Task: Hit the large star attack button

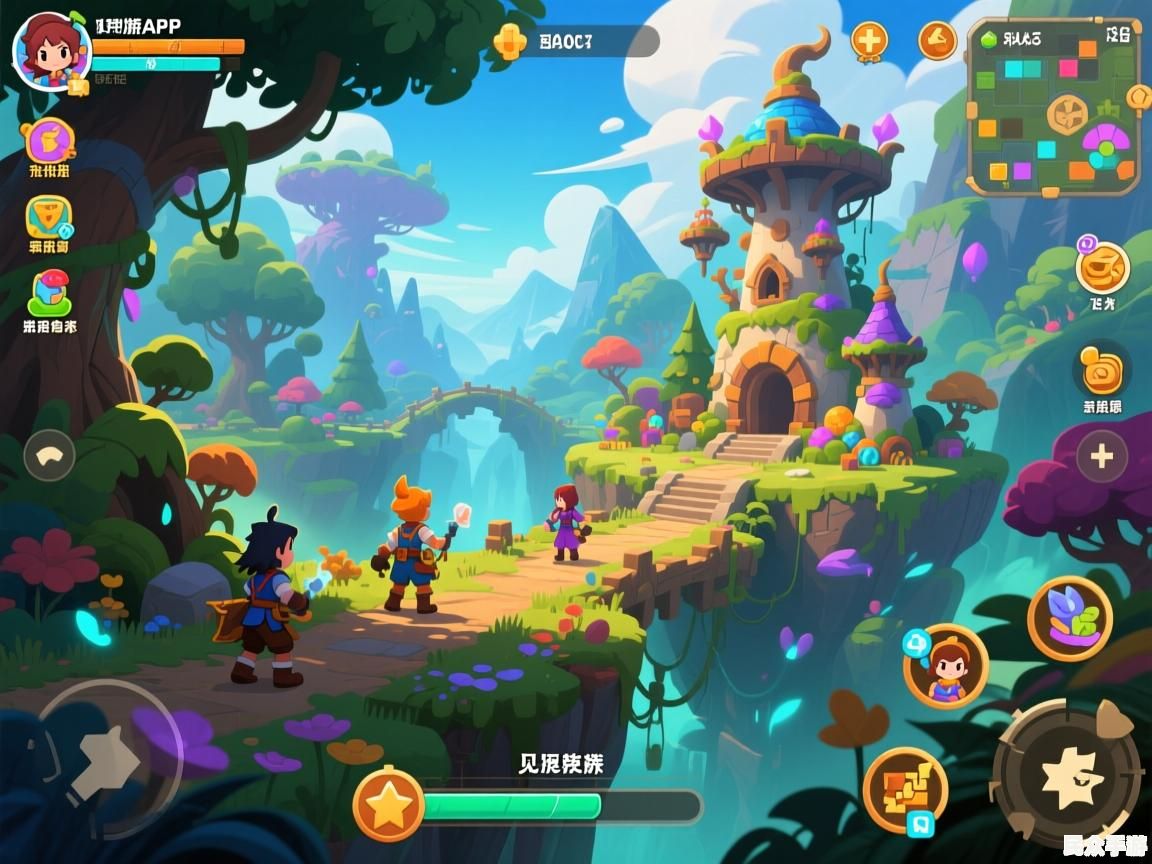Action: click(1066, 775)
